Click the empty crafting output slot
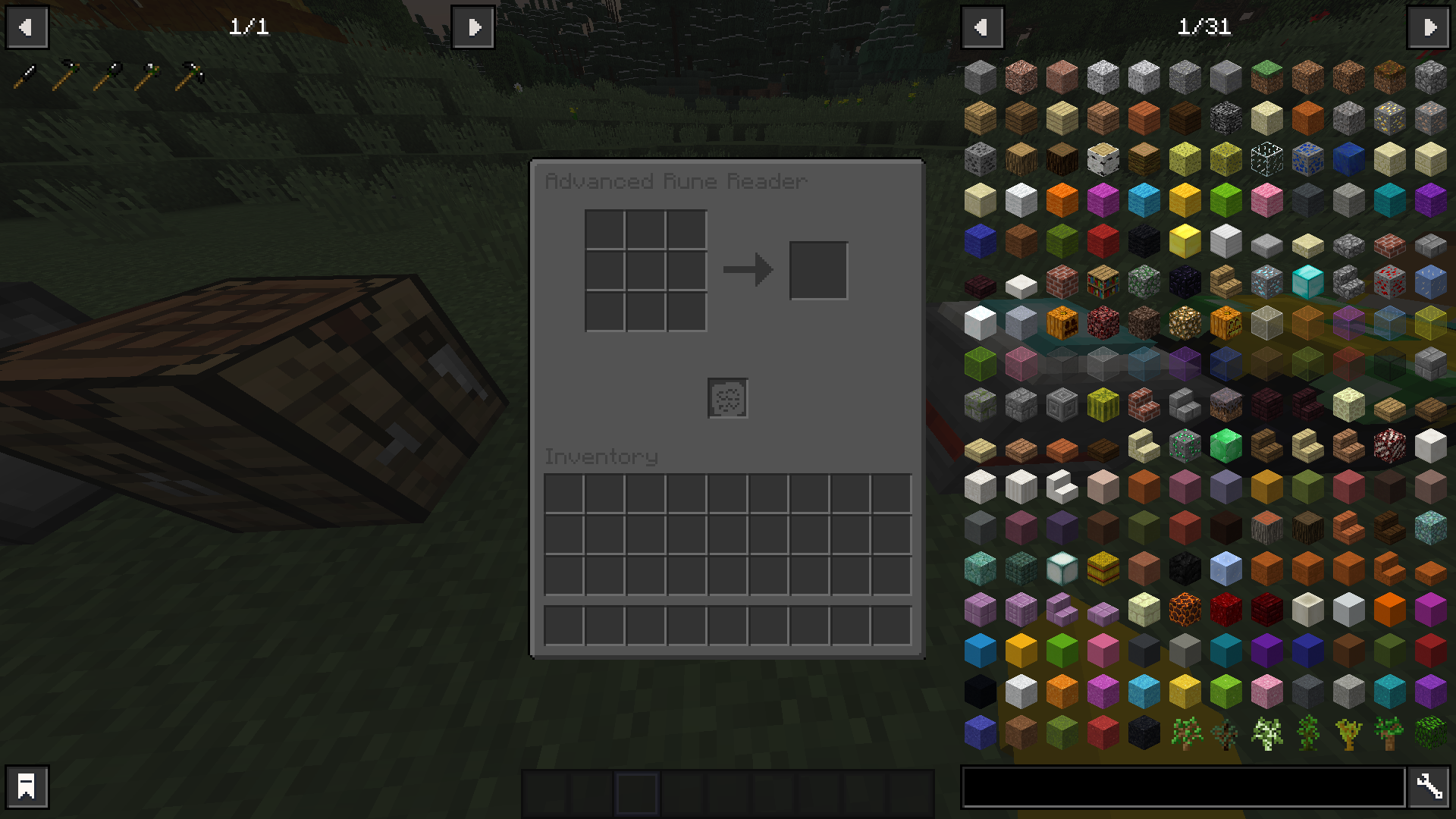This screenshot has height=819, width=1456. point(818,269)
